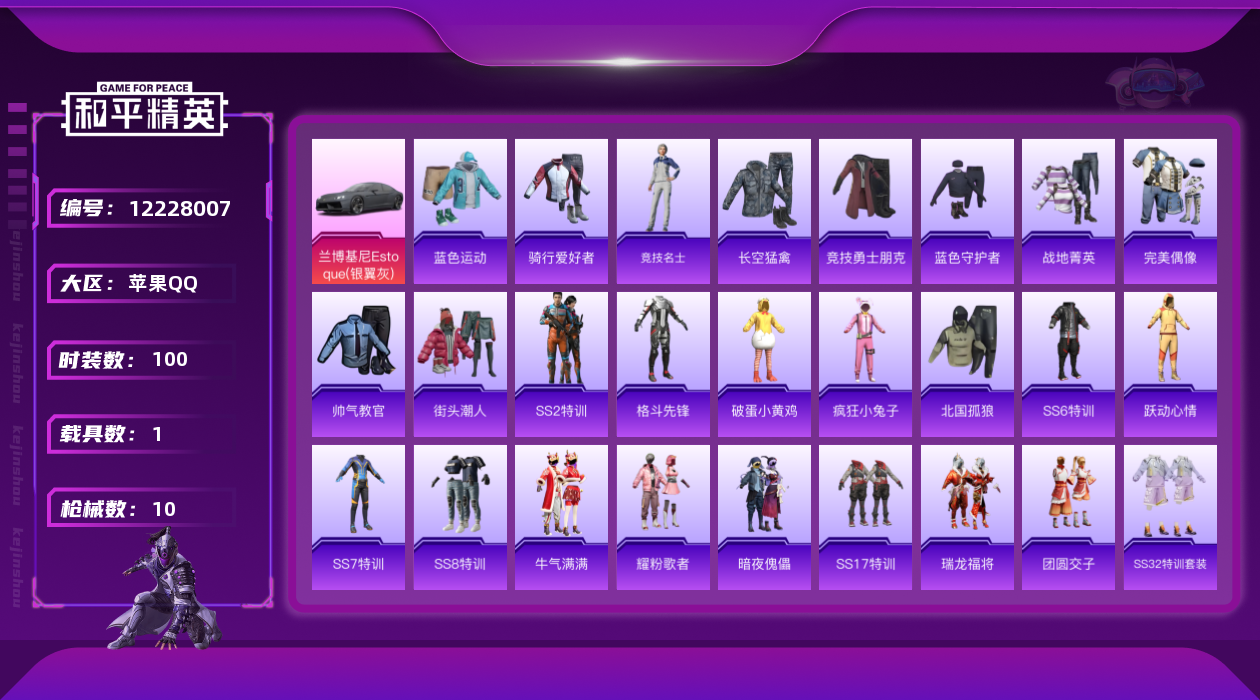The width and height of the screenshot is (1260, 700).
Task: Select the 帅气教官 outfit tile
Action: (358, 364)
